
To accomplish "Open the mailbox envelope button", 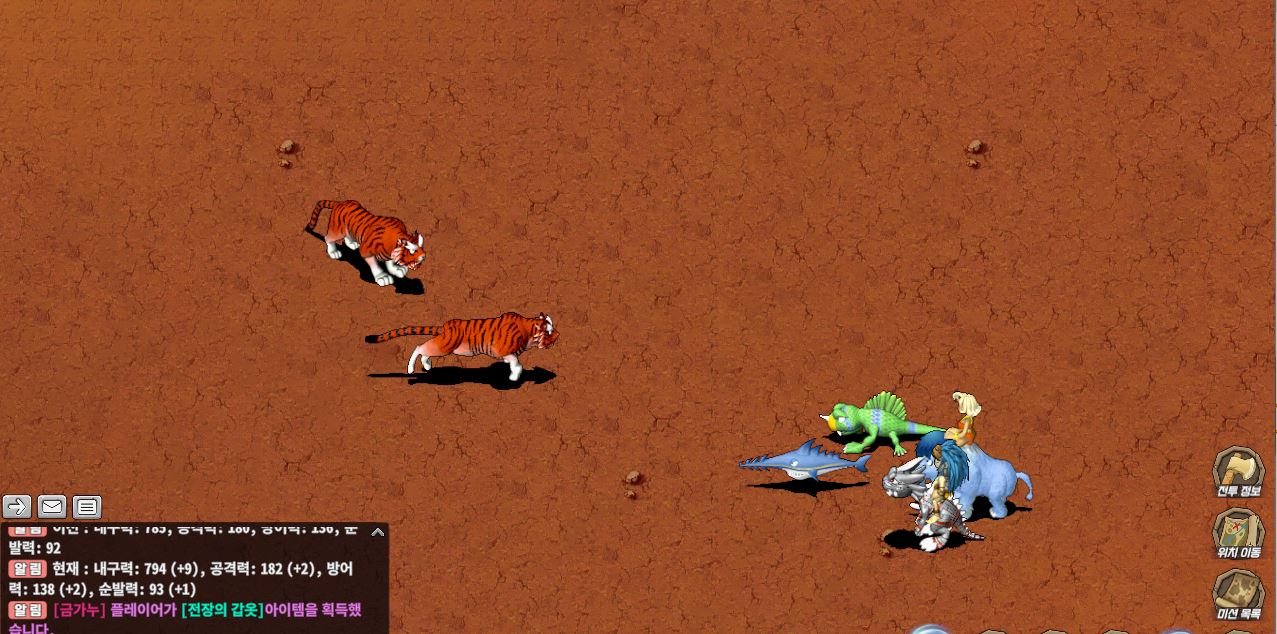I will [x=52, y=507].
